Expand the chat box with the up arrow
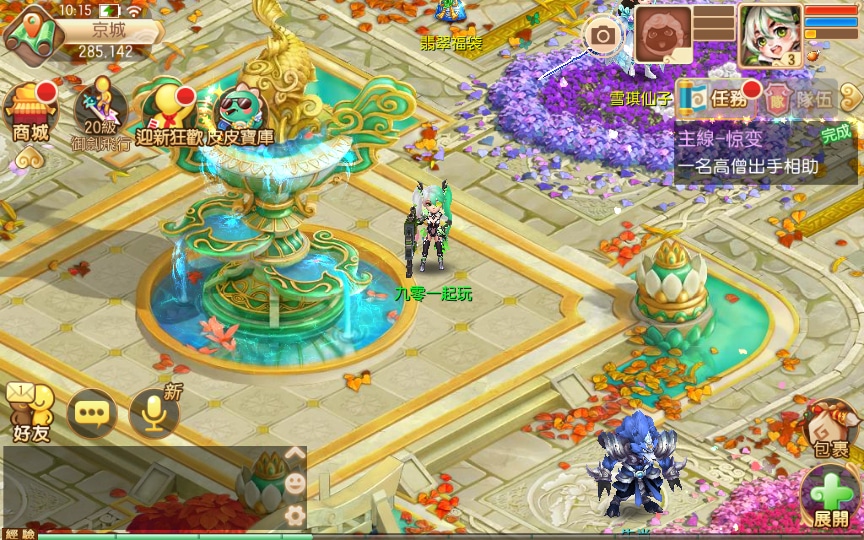Viewport: 864px width, 540px height. click(x=295, y=452)
